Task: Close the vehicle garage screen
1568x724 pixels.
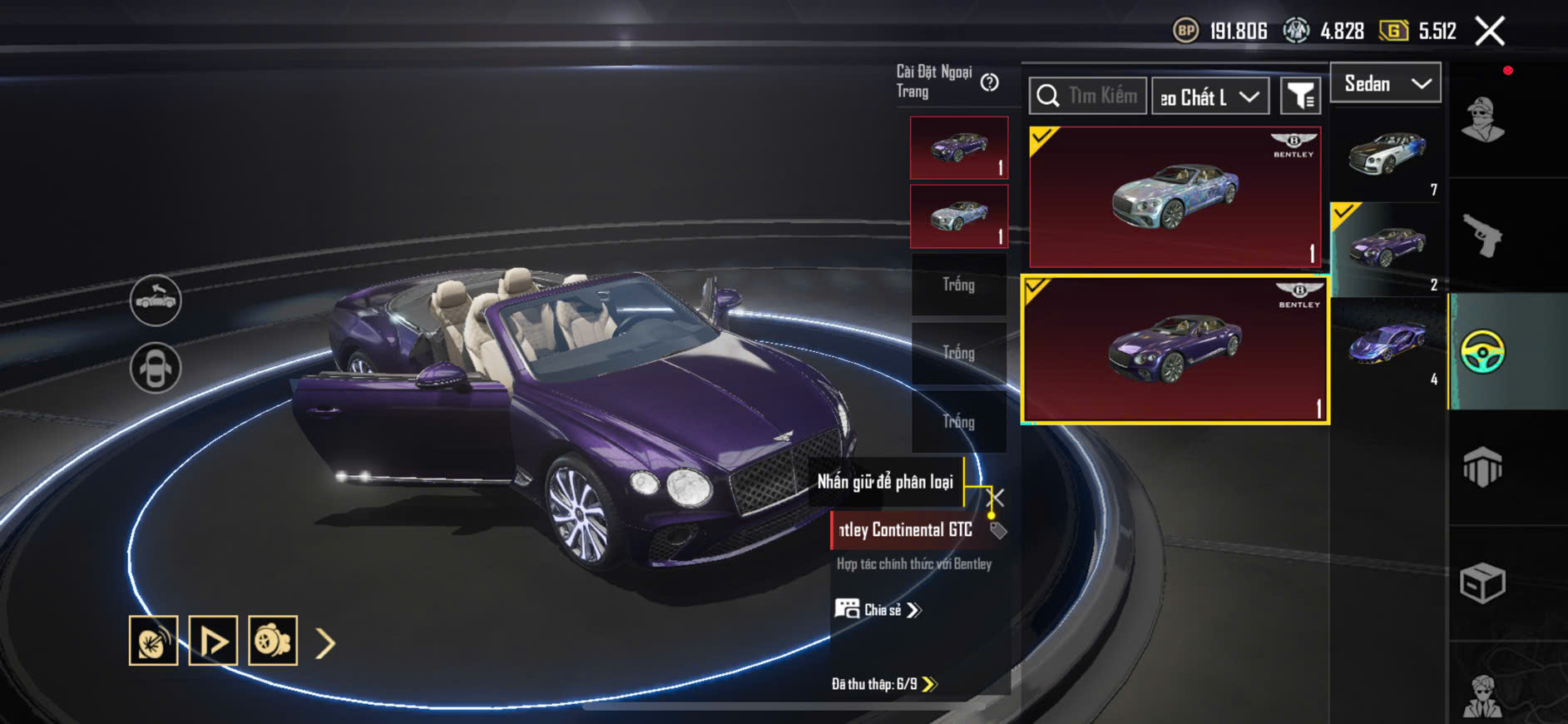Action: click(x=1490, y=32)
